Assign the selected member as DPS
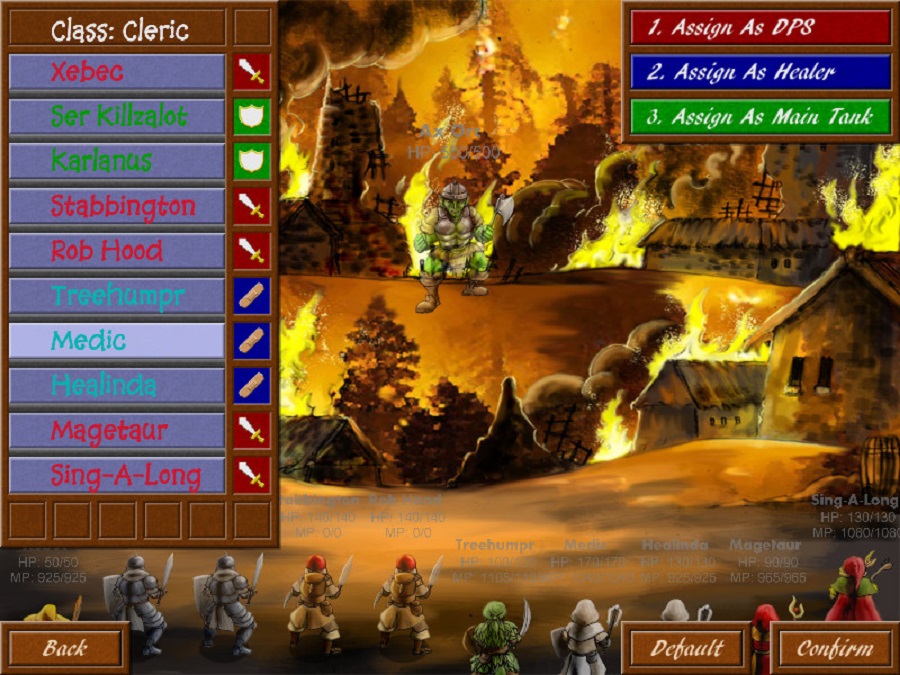The image size is (900, 675). (760, 28)
